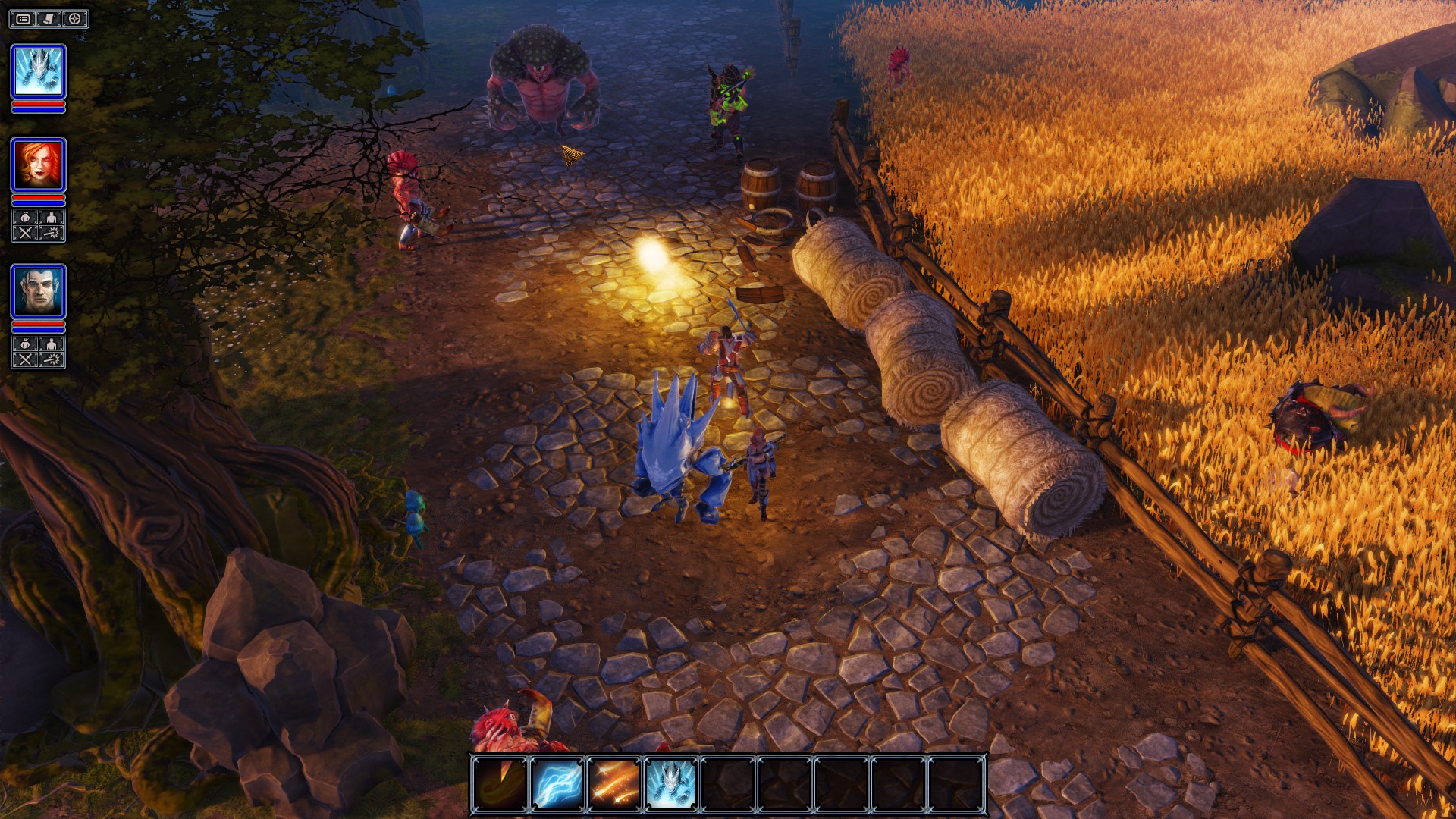Click red-haired woman's magic wand icon
Image resolution: width=1456 pixels, height=819 pixels.
pos(52,233)
